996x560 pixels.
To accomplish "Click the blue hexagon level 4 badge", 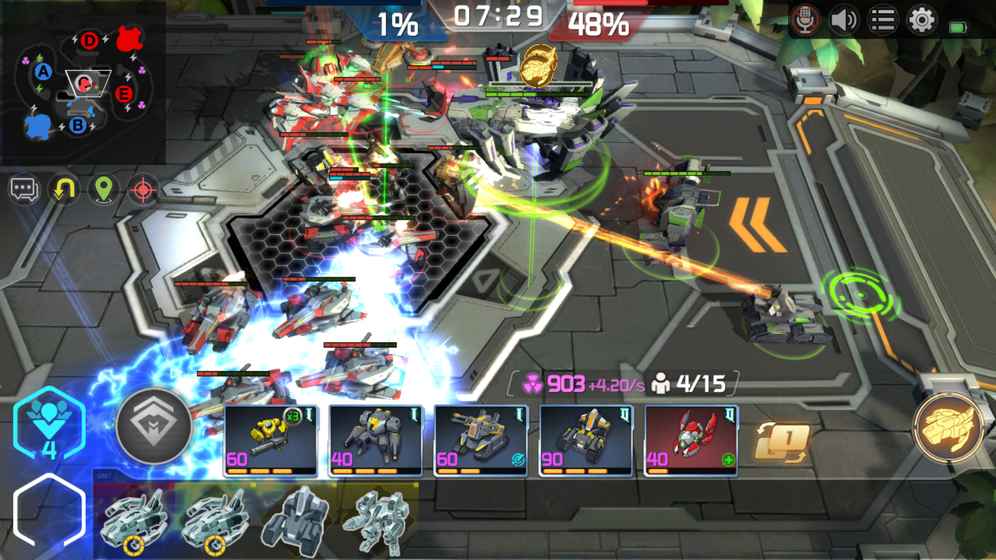I will tap(49, 424).
